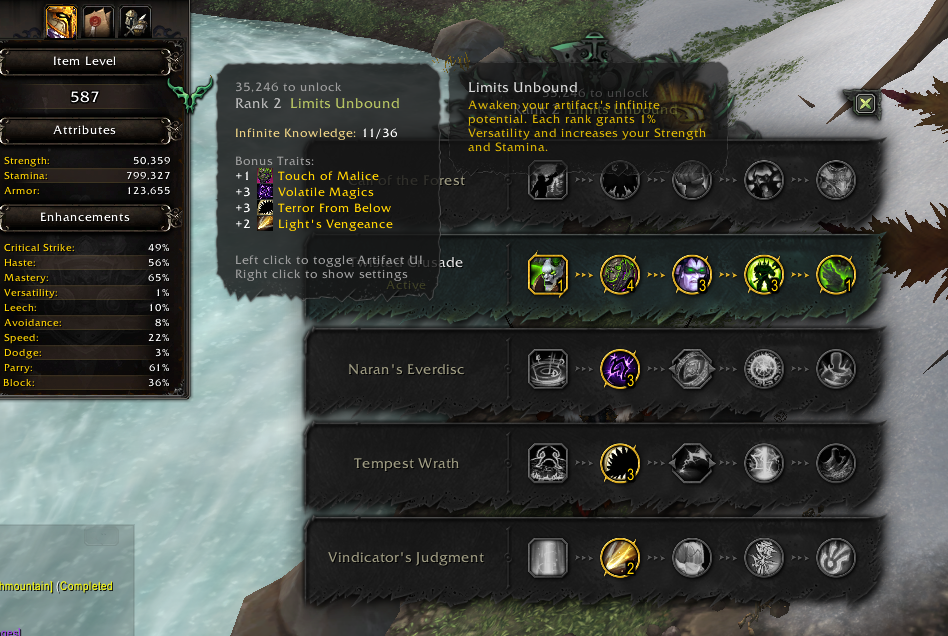Switch to the armored knight equipment tab
This screenshot has height=636, width=948.
coord(135,19)
